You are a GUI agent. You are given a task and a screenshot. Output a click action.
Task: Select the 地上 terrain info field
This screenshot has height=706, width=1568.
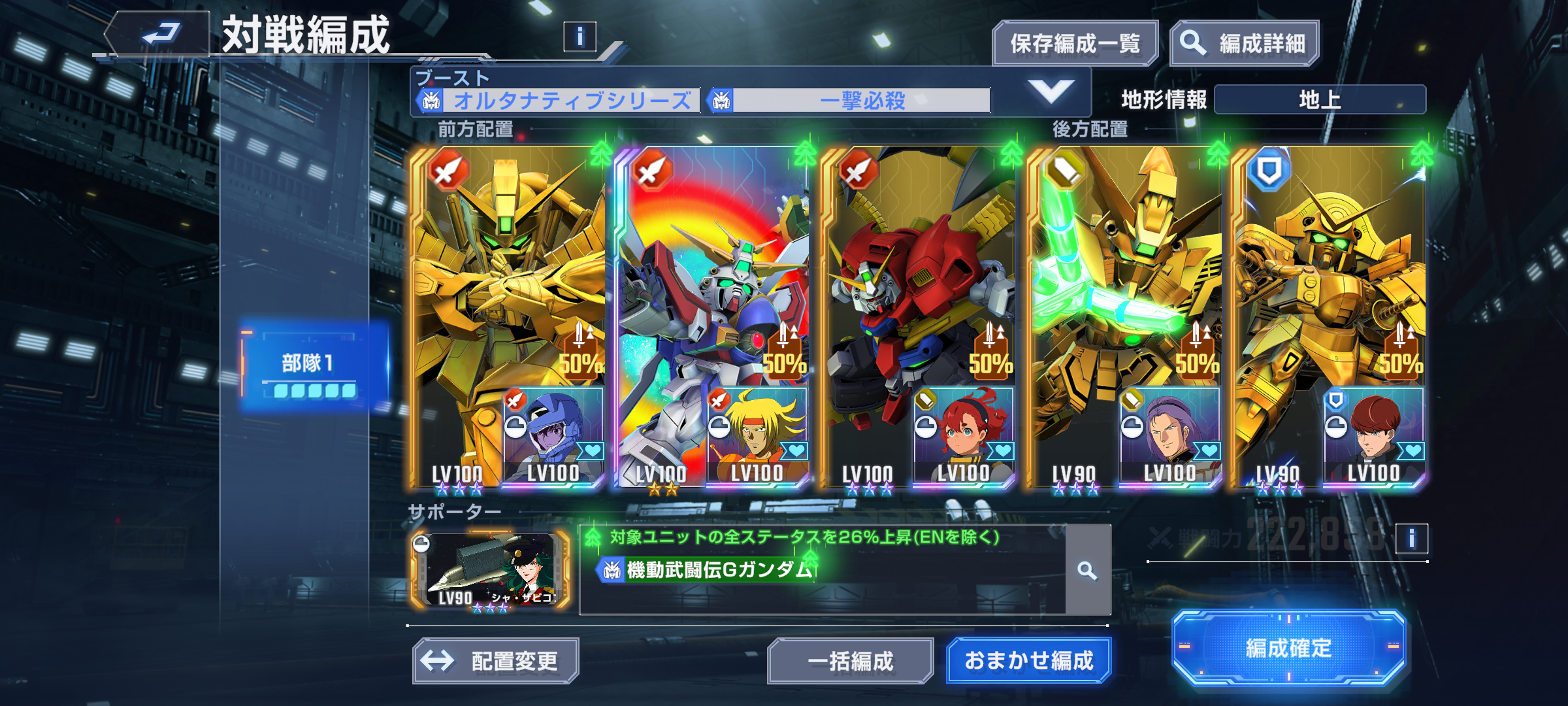click(x=1320, y=100)
